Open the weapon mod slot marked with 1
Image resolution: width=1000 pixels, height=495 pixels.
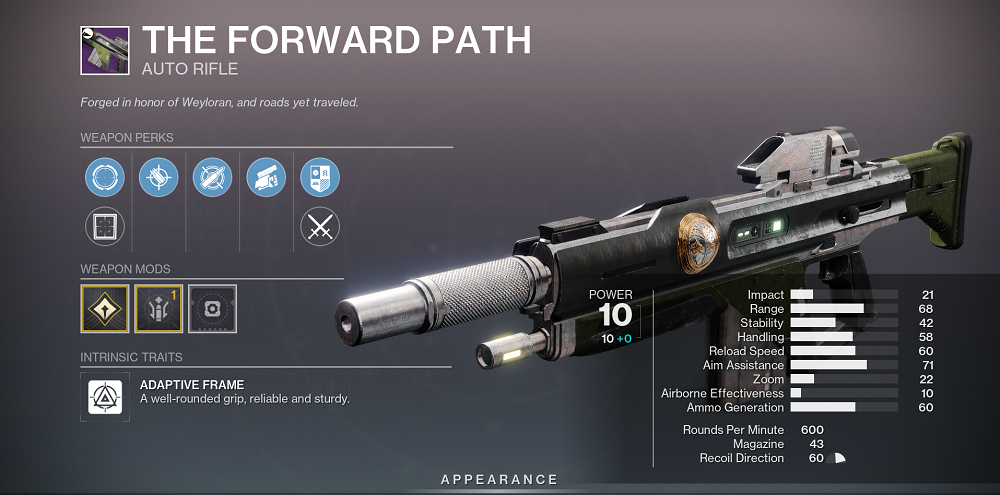(x=158, y=308)
